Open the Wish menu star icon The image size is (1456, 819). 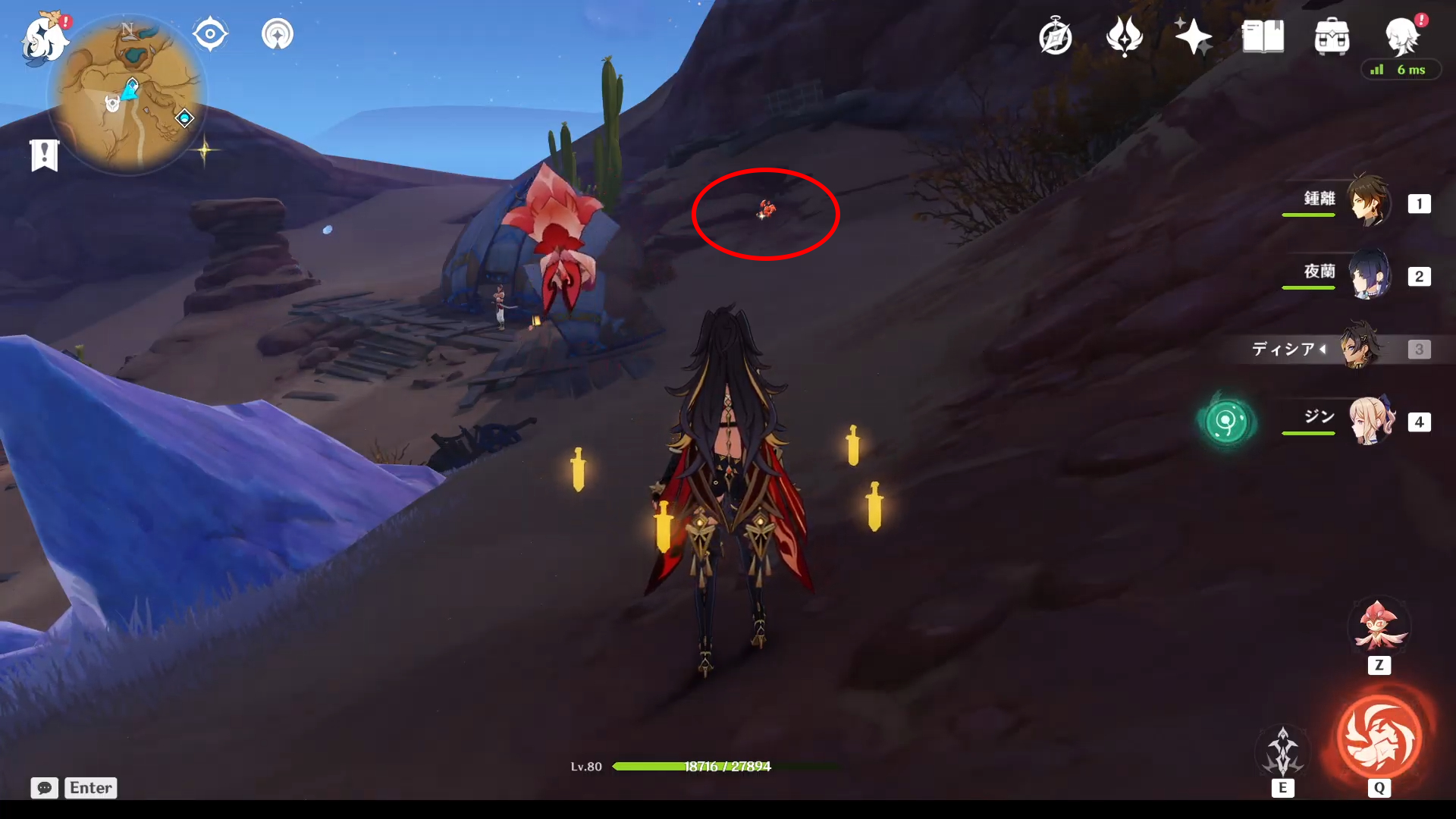1192,36
